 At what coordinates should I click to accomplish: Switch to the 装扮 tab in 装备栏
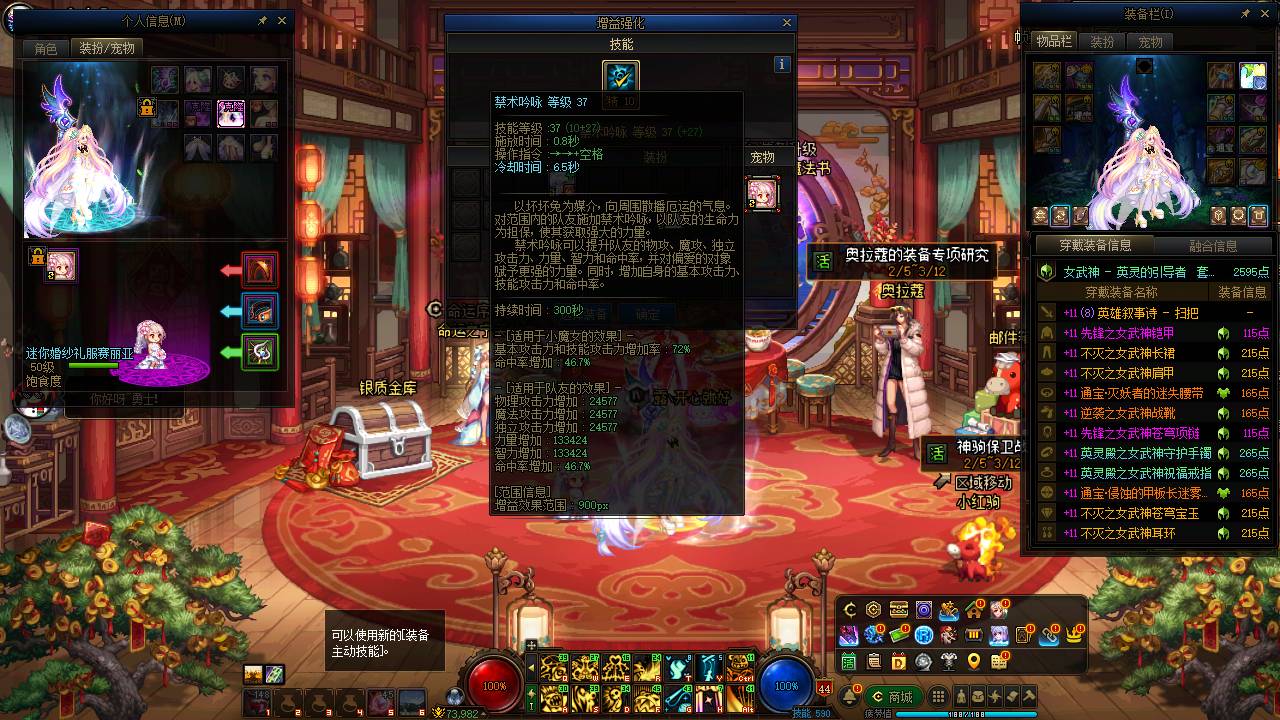point(1100,42)
